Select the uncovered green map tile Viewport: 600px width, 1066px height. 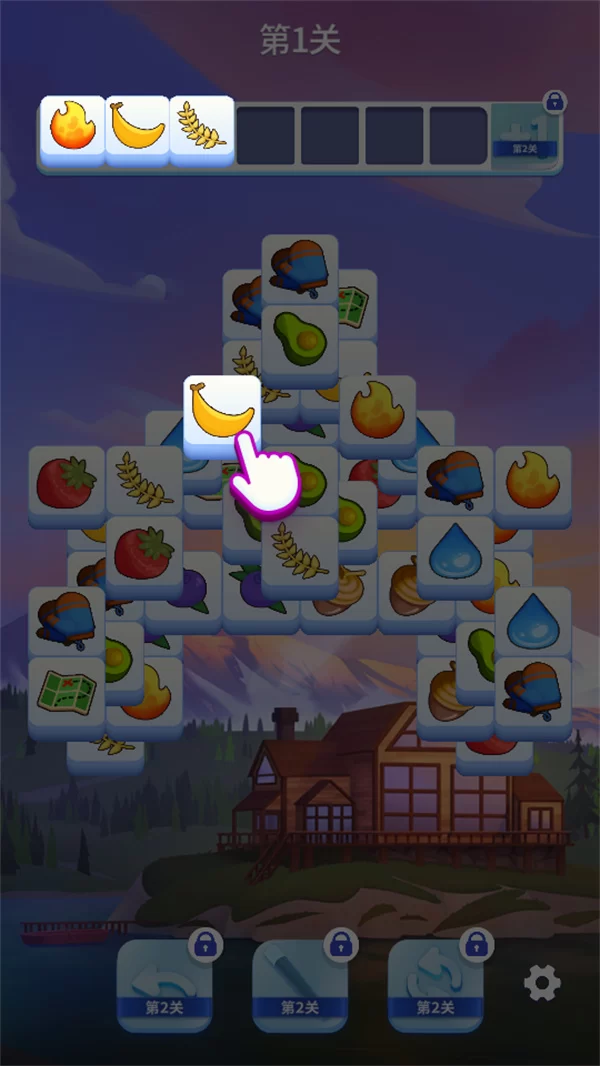[66, 692]
